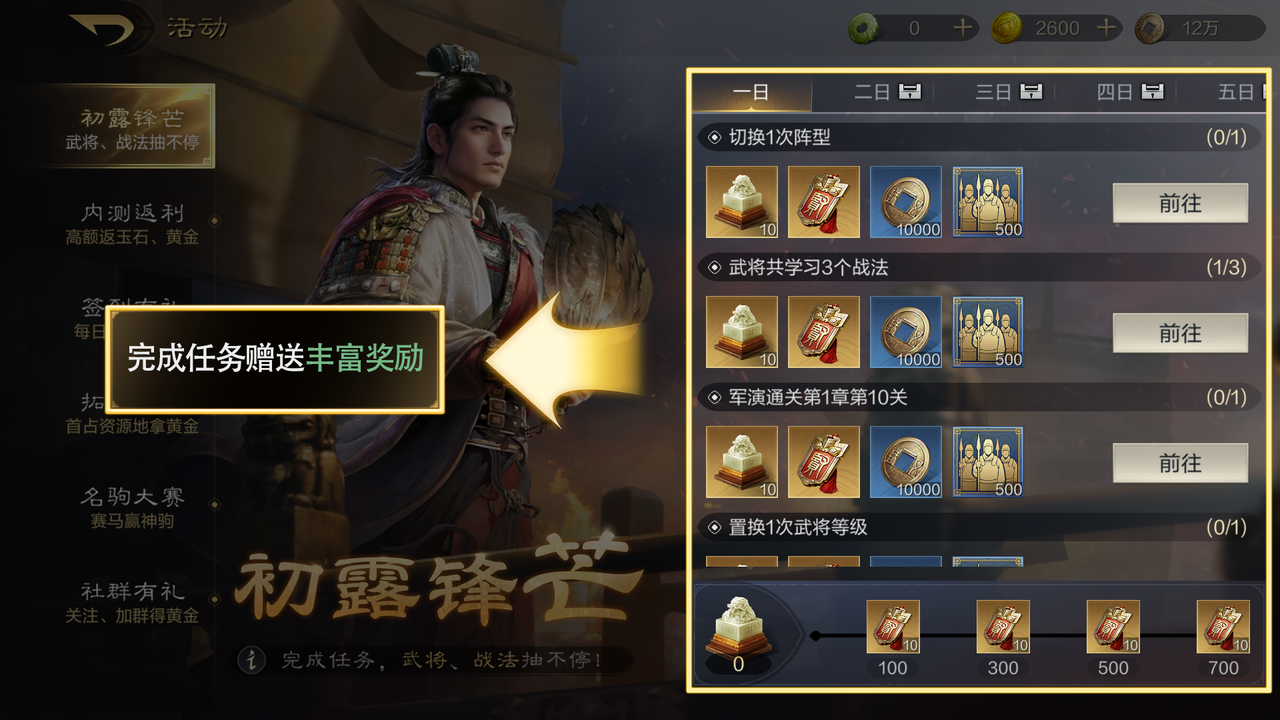This screenshot has height=720, width=1280.
Task: Click the red packet reward icon in the second task
Action: click(x=823, y=333)
